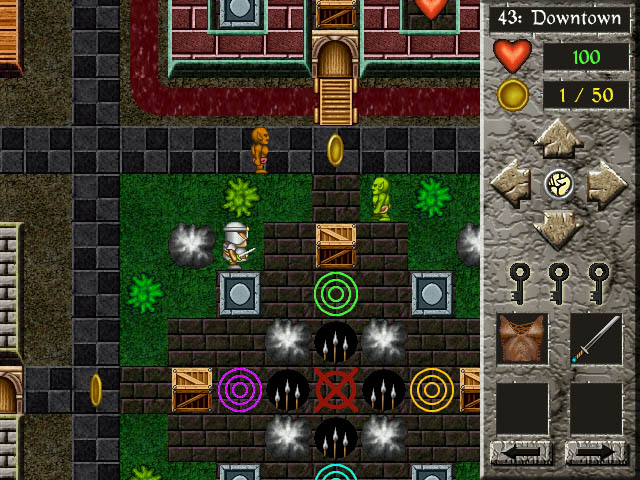Activate the center fist action button

tap(559, 184)
